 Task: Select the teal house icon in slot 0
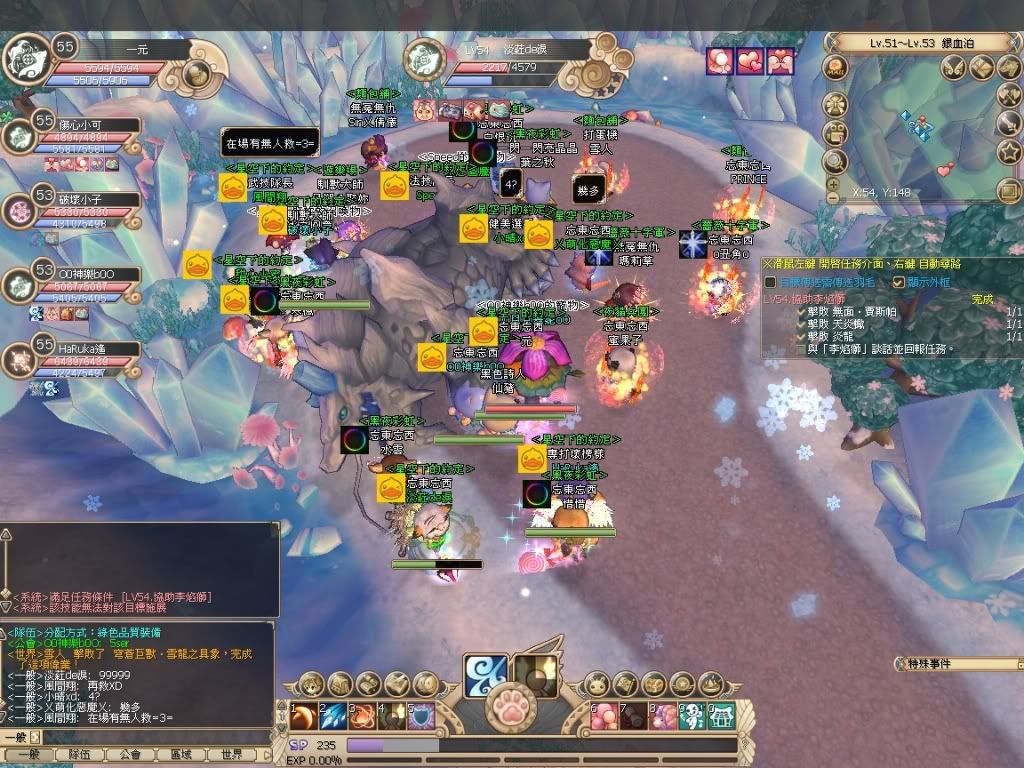(721, 716)
